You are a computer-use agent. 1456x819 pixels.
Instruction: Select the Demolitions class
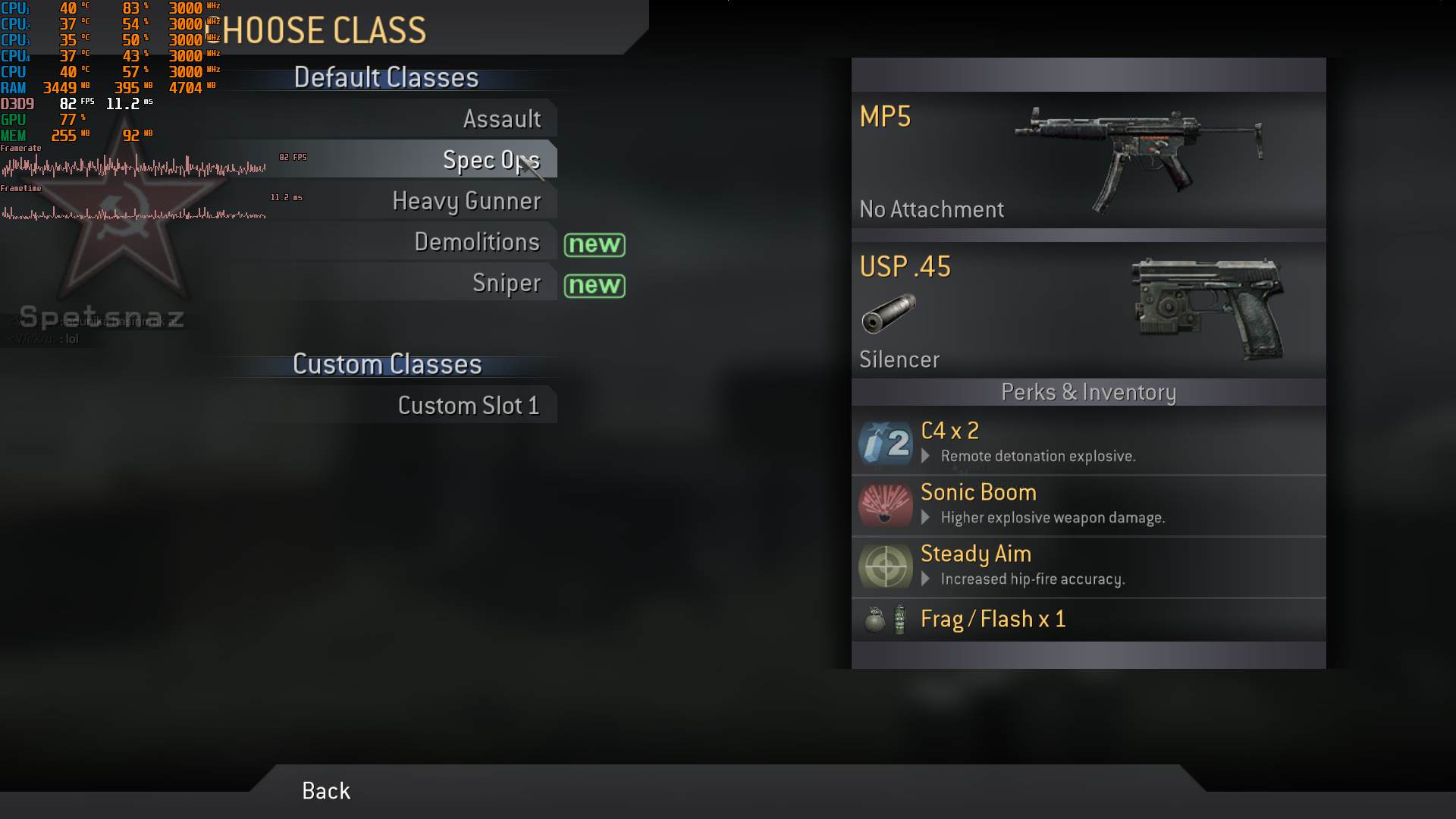(x=477, y=242)
